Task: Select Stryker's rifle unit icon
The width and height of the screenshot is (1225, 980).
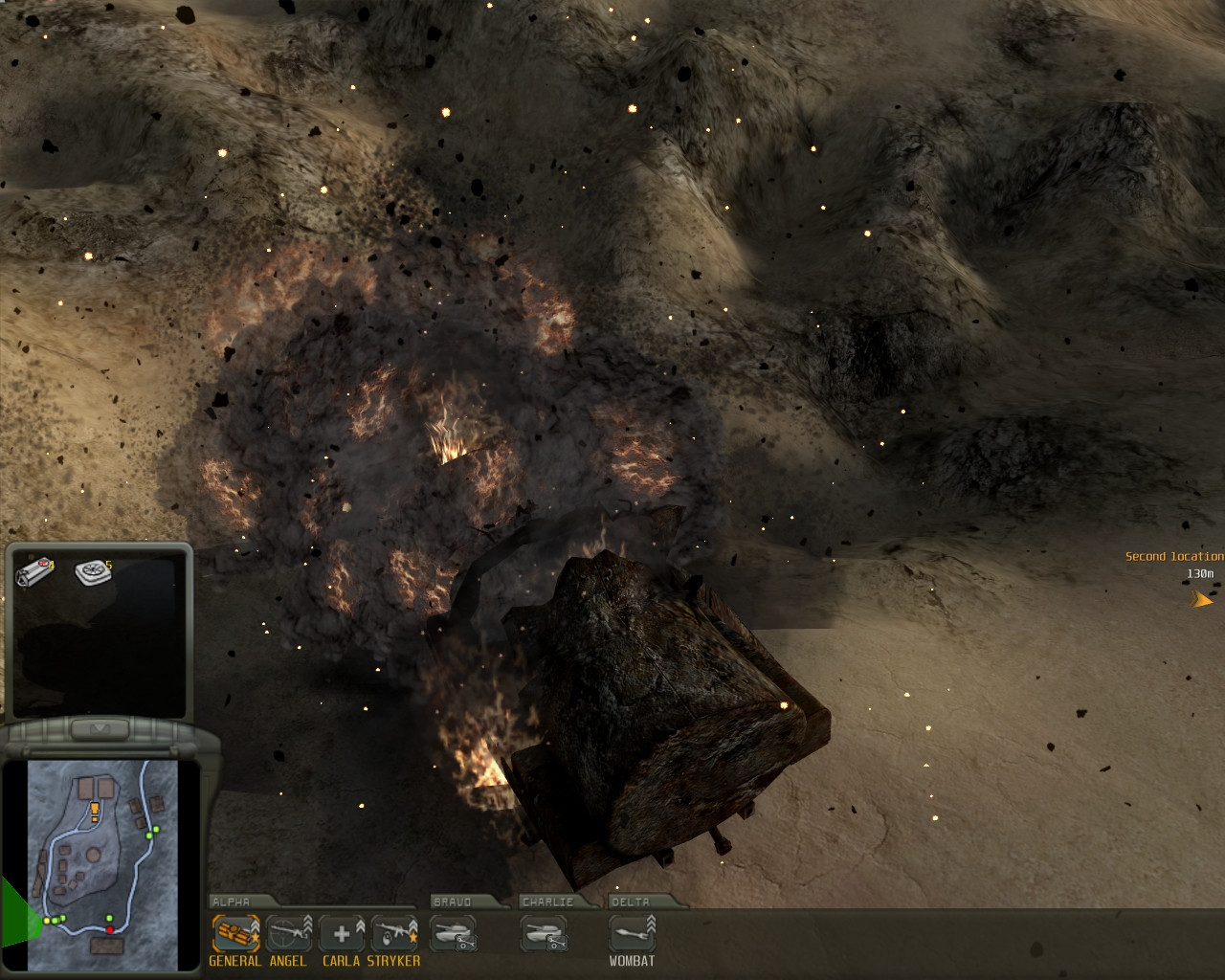Action: pyautogui.click(x=394, y=934)
